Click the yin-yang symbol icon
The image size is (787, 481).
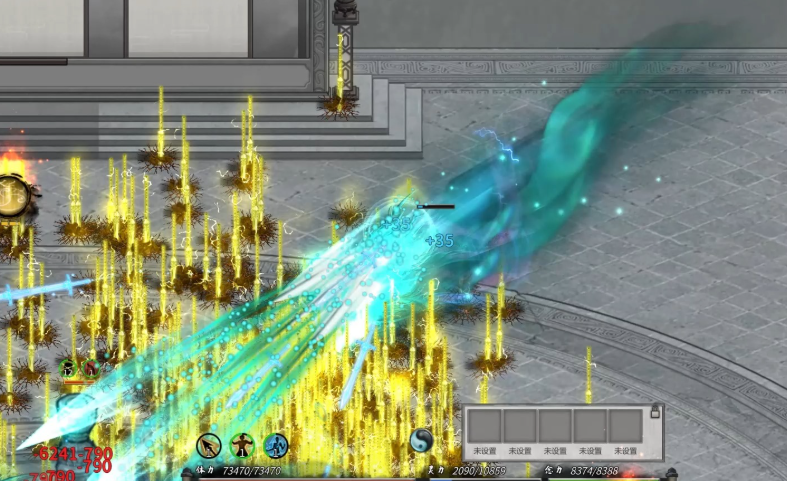pyautogui.click(x=422, y=441)
